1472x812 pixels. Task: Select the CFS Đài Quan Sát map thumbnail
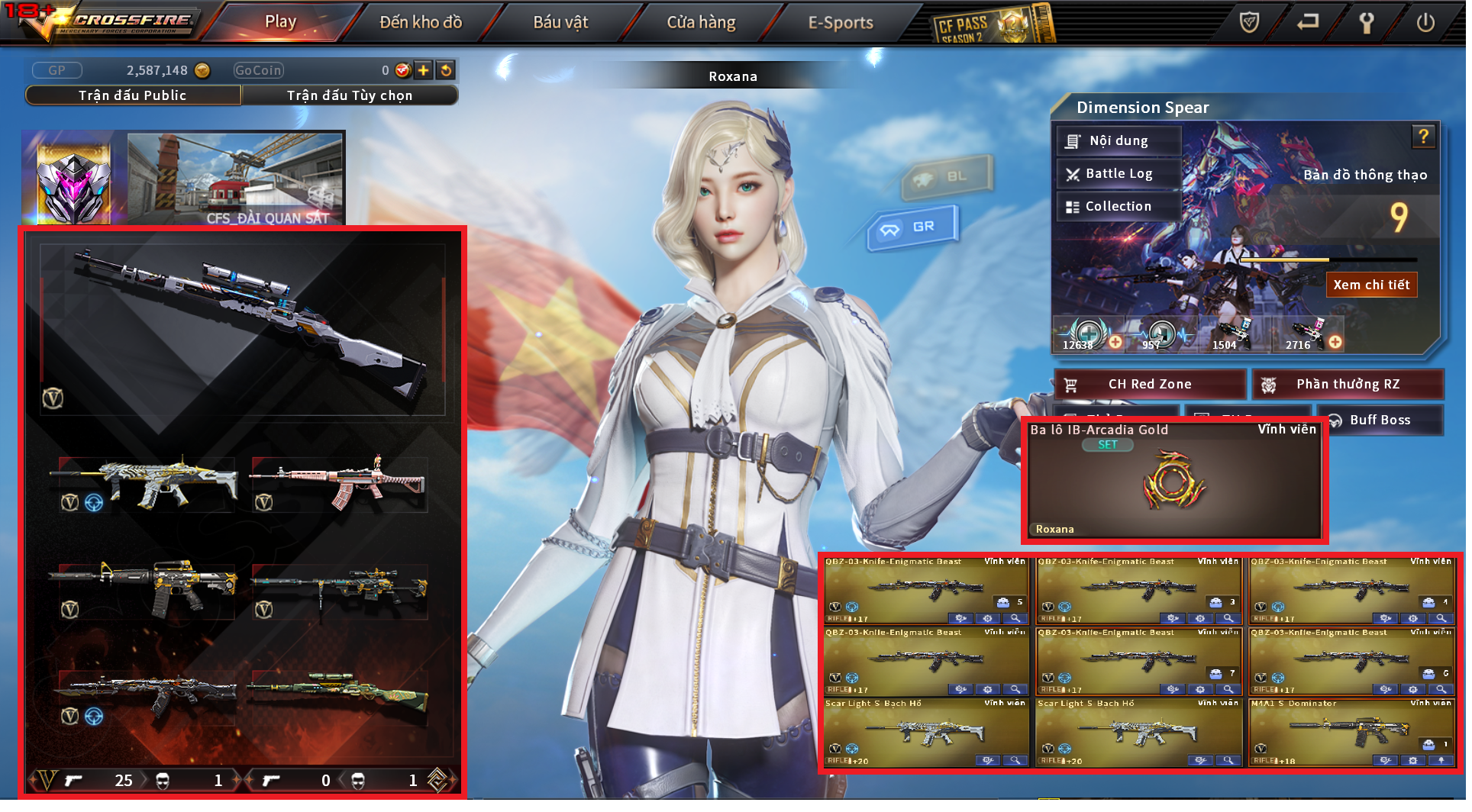click(235, 179)
